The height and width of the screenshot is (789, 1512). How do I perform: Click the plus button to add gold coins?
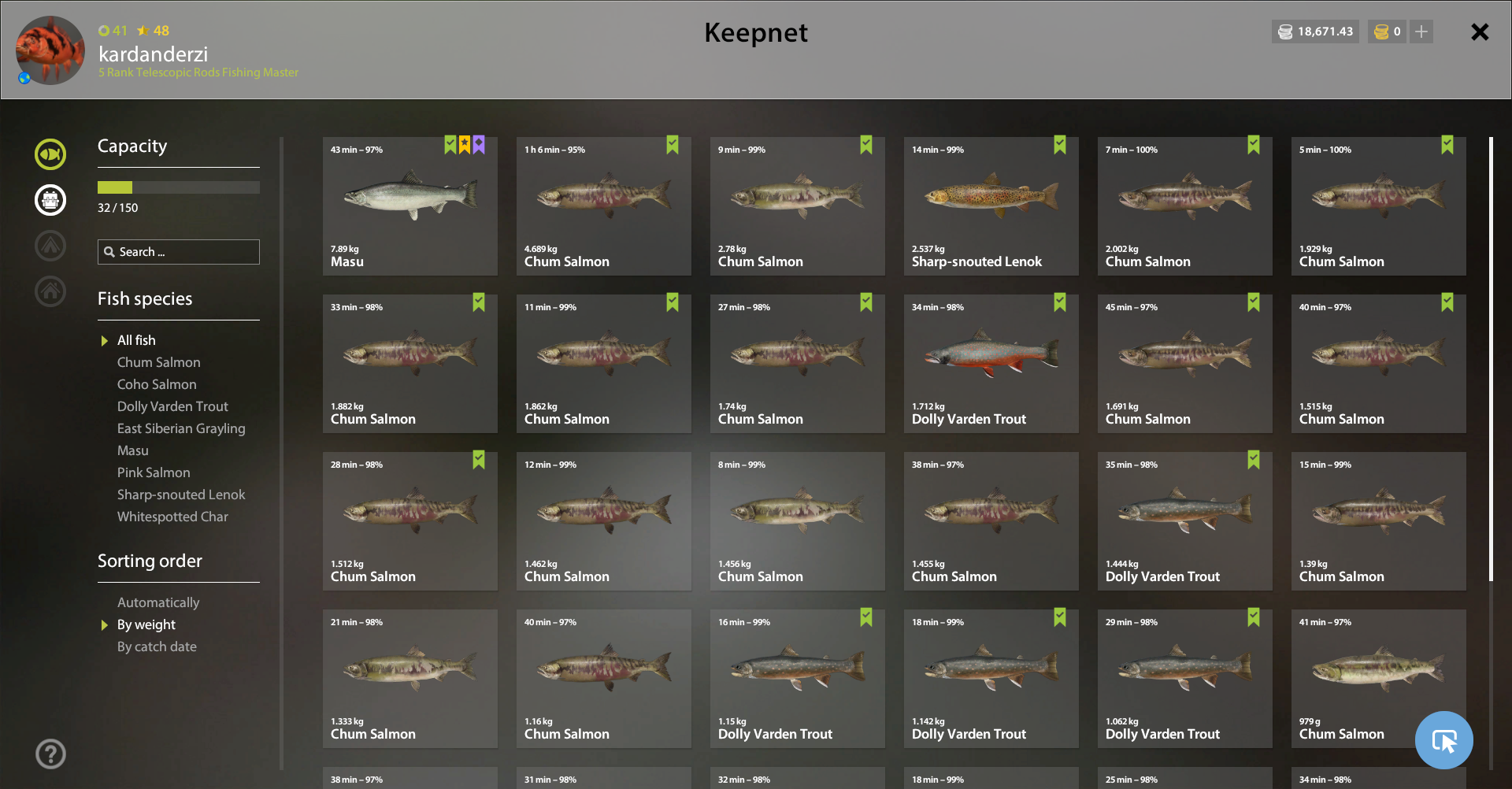(x=1421, y=32)
